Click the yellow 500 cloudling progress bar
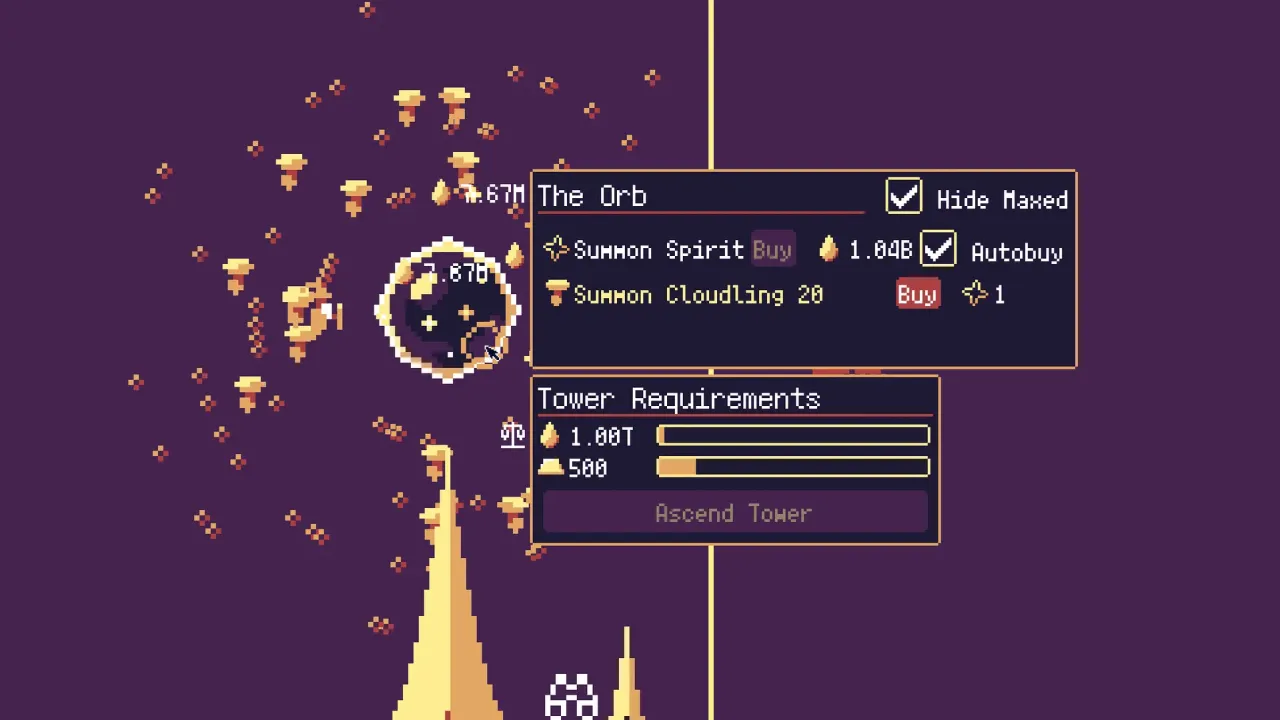The width and height of the screenshot is (1280, 720). (793, 467)
